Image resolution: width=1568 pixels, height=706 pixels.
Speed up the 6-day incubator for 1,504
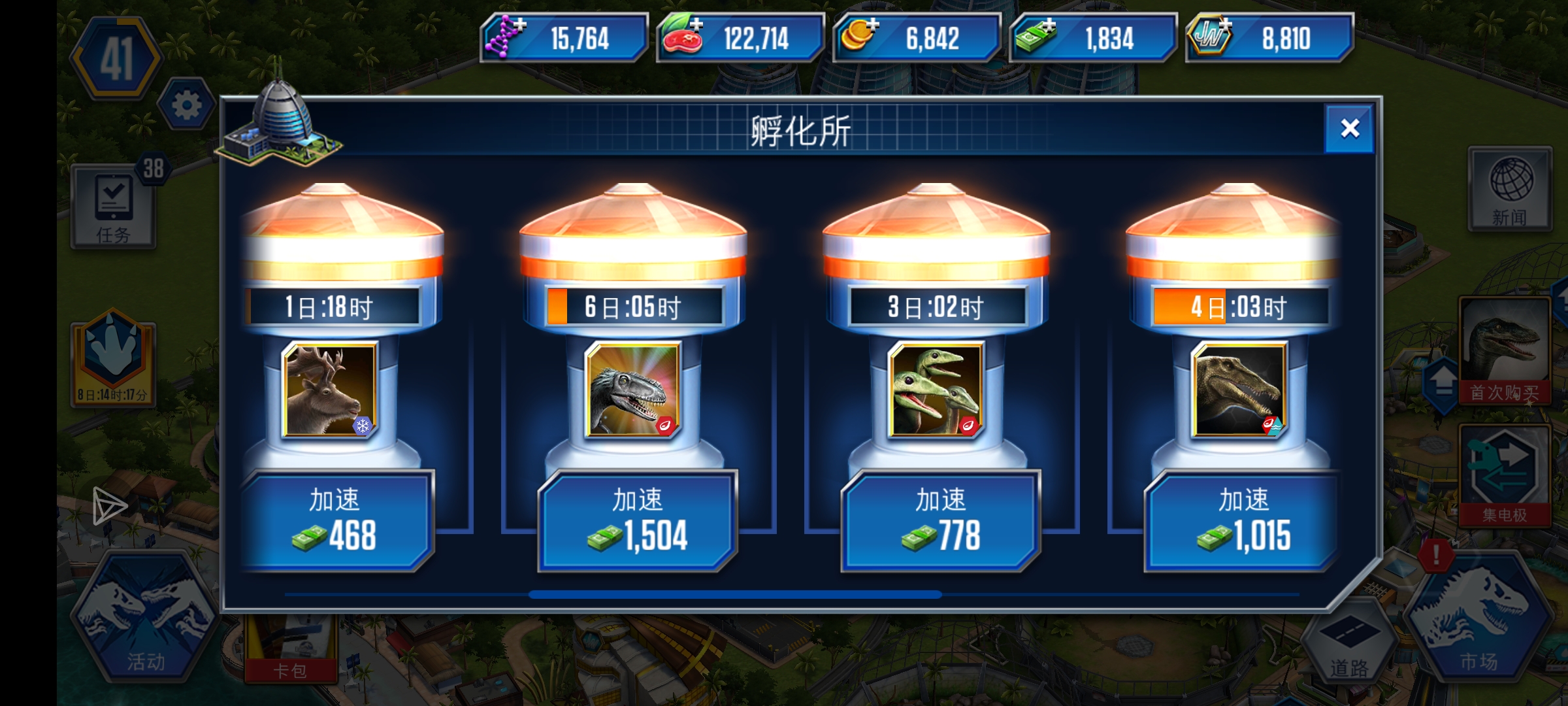click(637, 520)
